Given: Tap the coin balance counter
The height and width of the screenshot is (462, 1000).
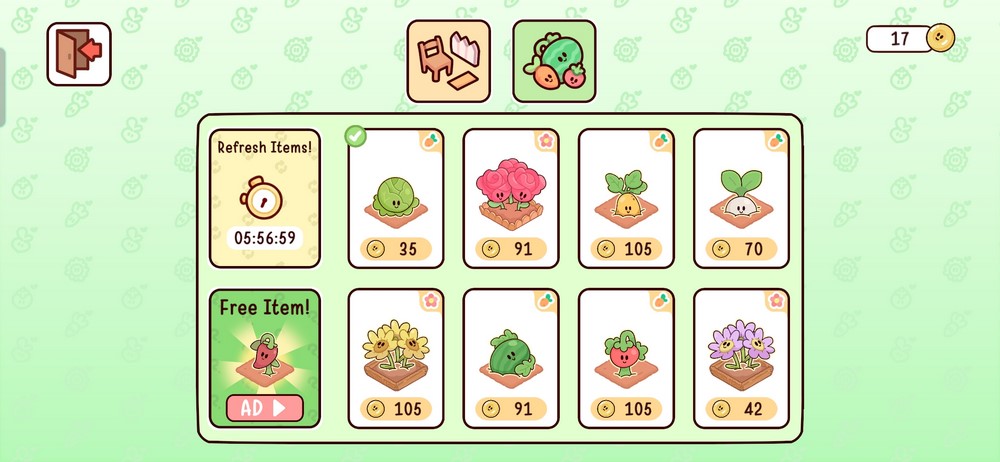Looking at the screenshot, I should [x=910, y=39].
